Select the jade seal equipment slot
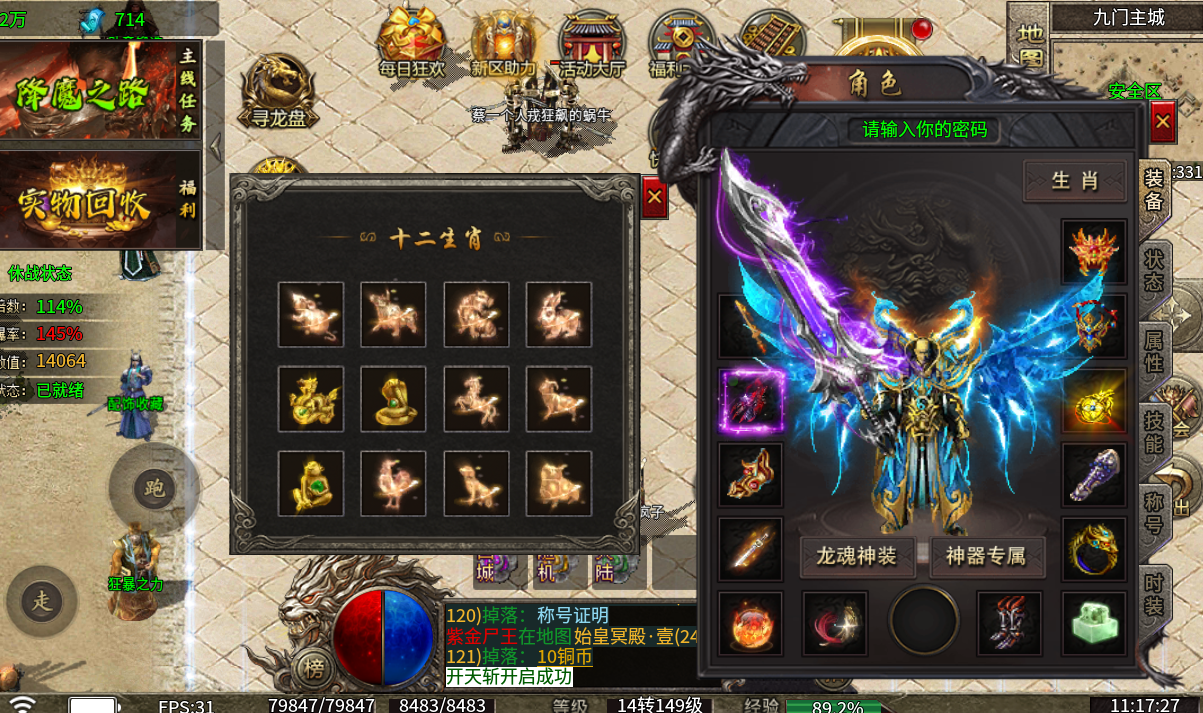The height and width of the screenshot is (713, 1203). 1093,623
